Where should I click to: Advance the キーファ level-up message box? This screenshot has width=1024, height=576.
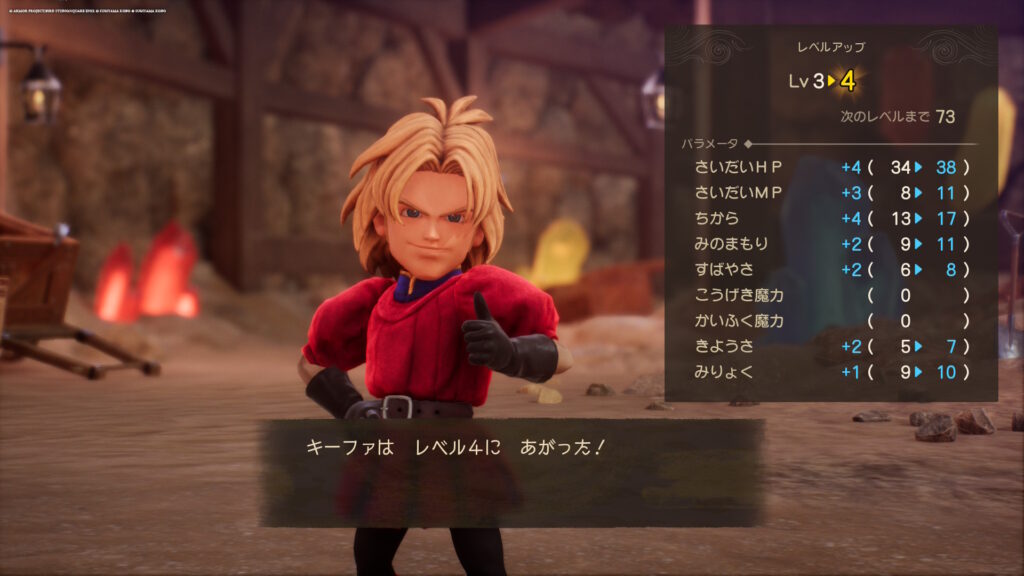click(511, 472)
